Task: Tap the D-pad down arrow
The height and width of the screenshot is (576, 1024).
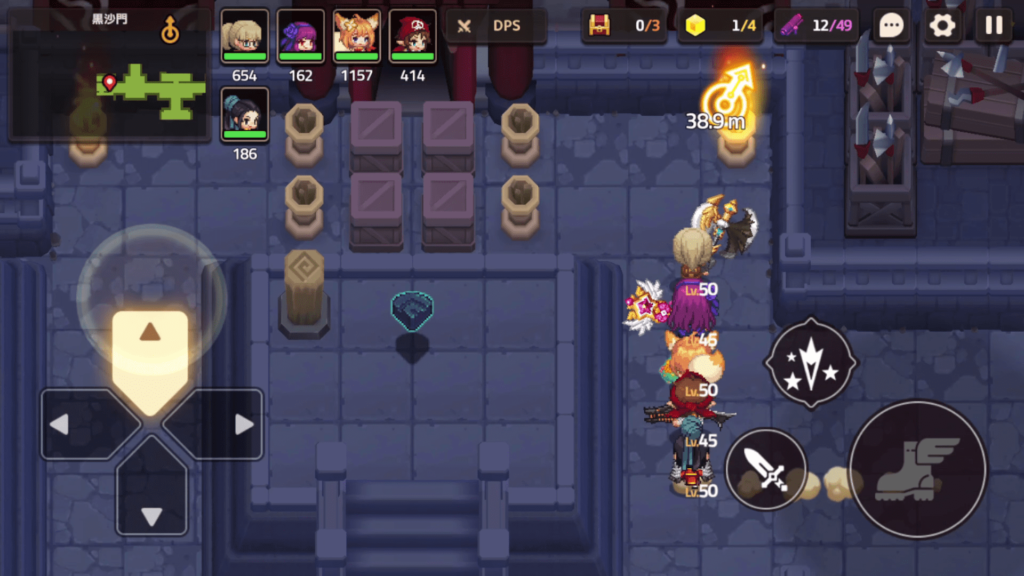Action: (x=151, y=498)
